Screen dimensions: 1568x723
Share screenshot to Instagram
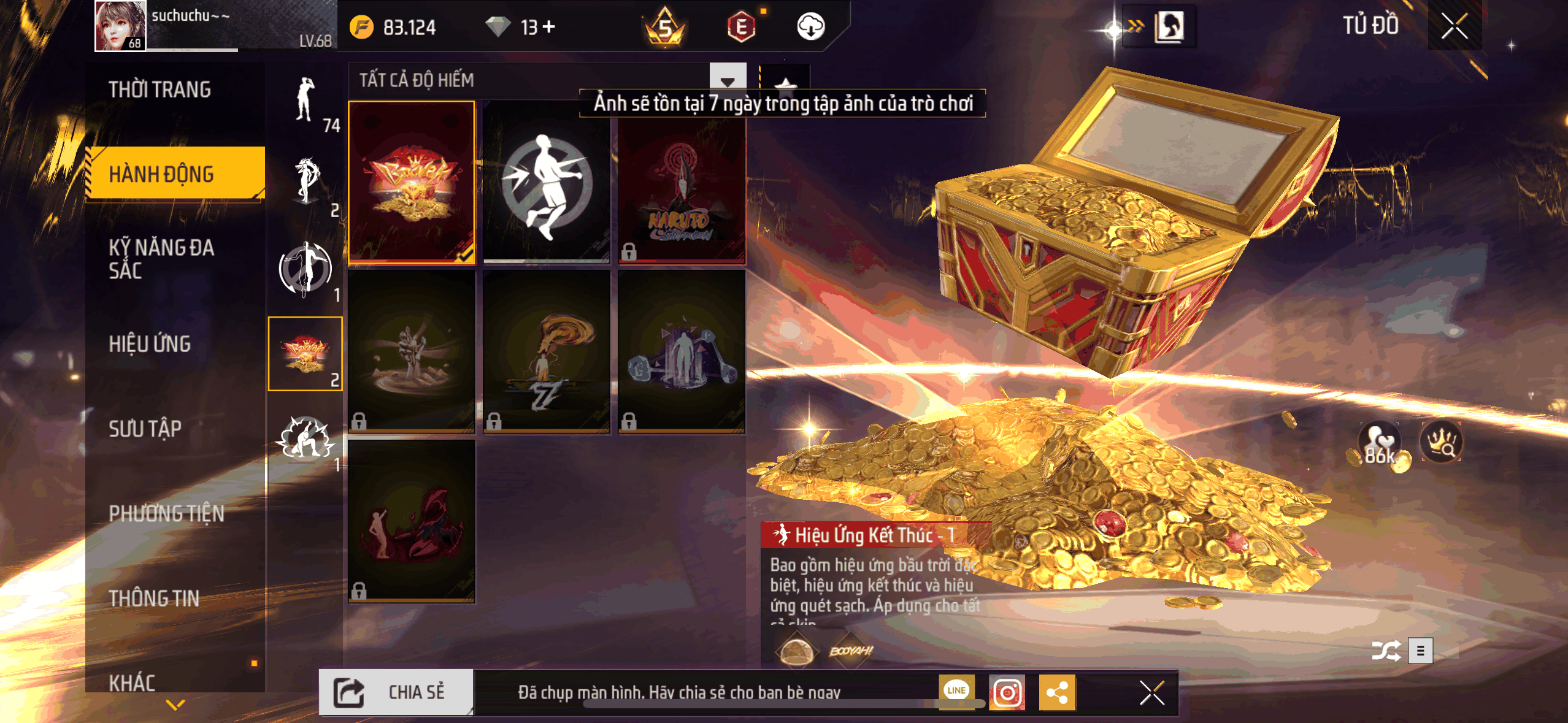tap(1007, 693)
